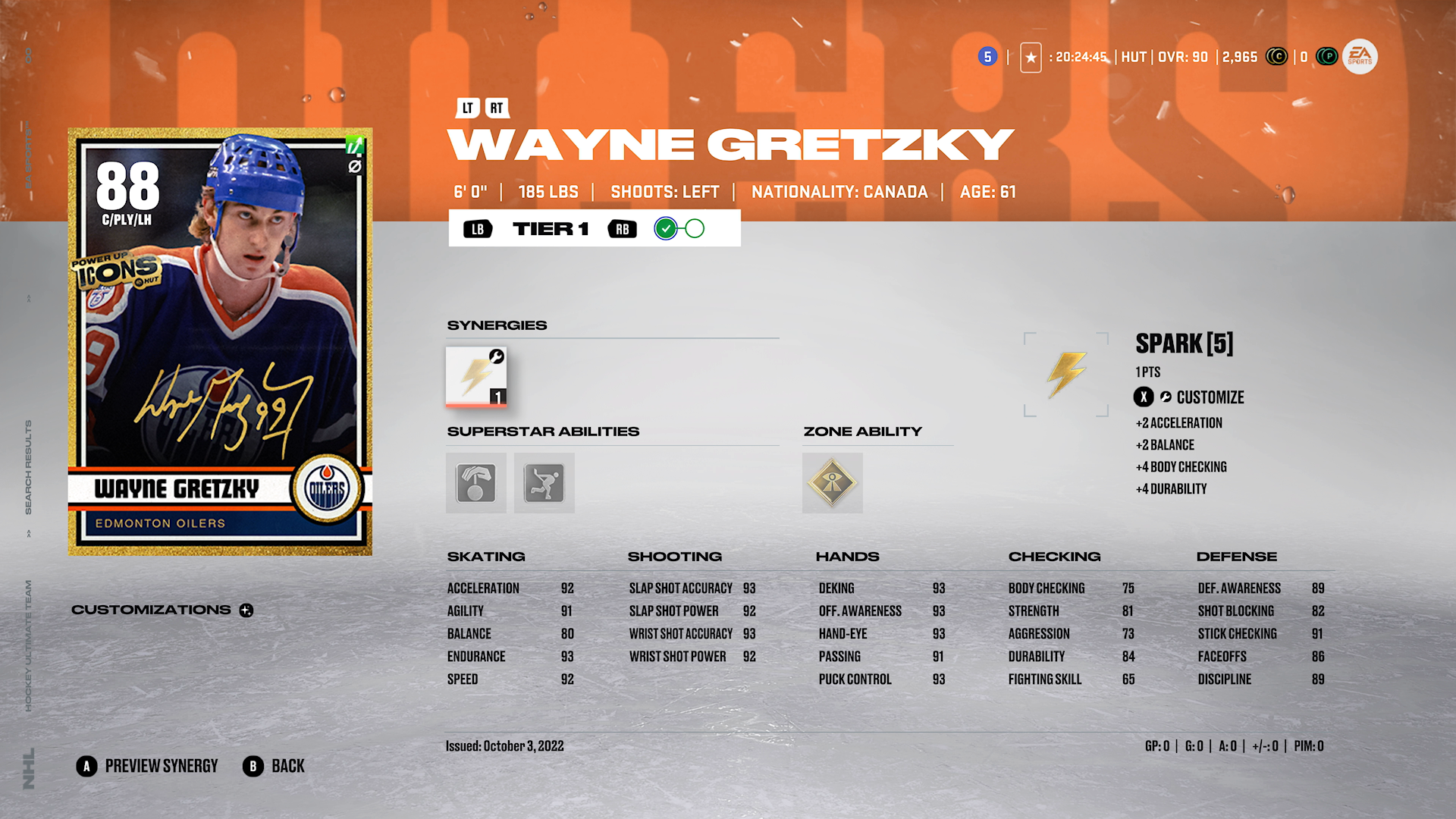Click the large Spark lightning bolt icon
This screenshot has width=1456, height=819.
(x=1065, y=374)
